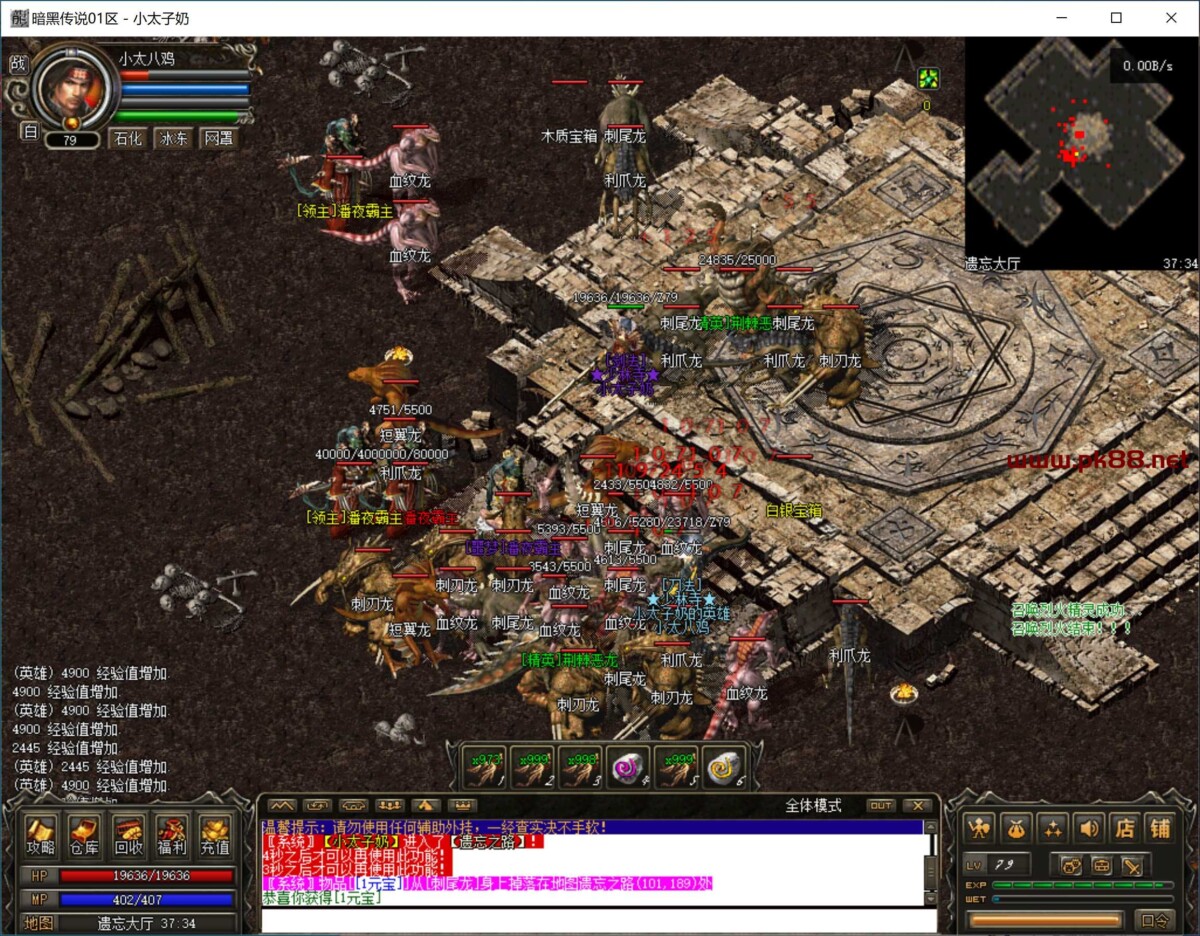
Task: Toggle the 石化 petrify button
Action: pyautogui.click(x=128, y=139)
